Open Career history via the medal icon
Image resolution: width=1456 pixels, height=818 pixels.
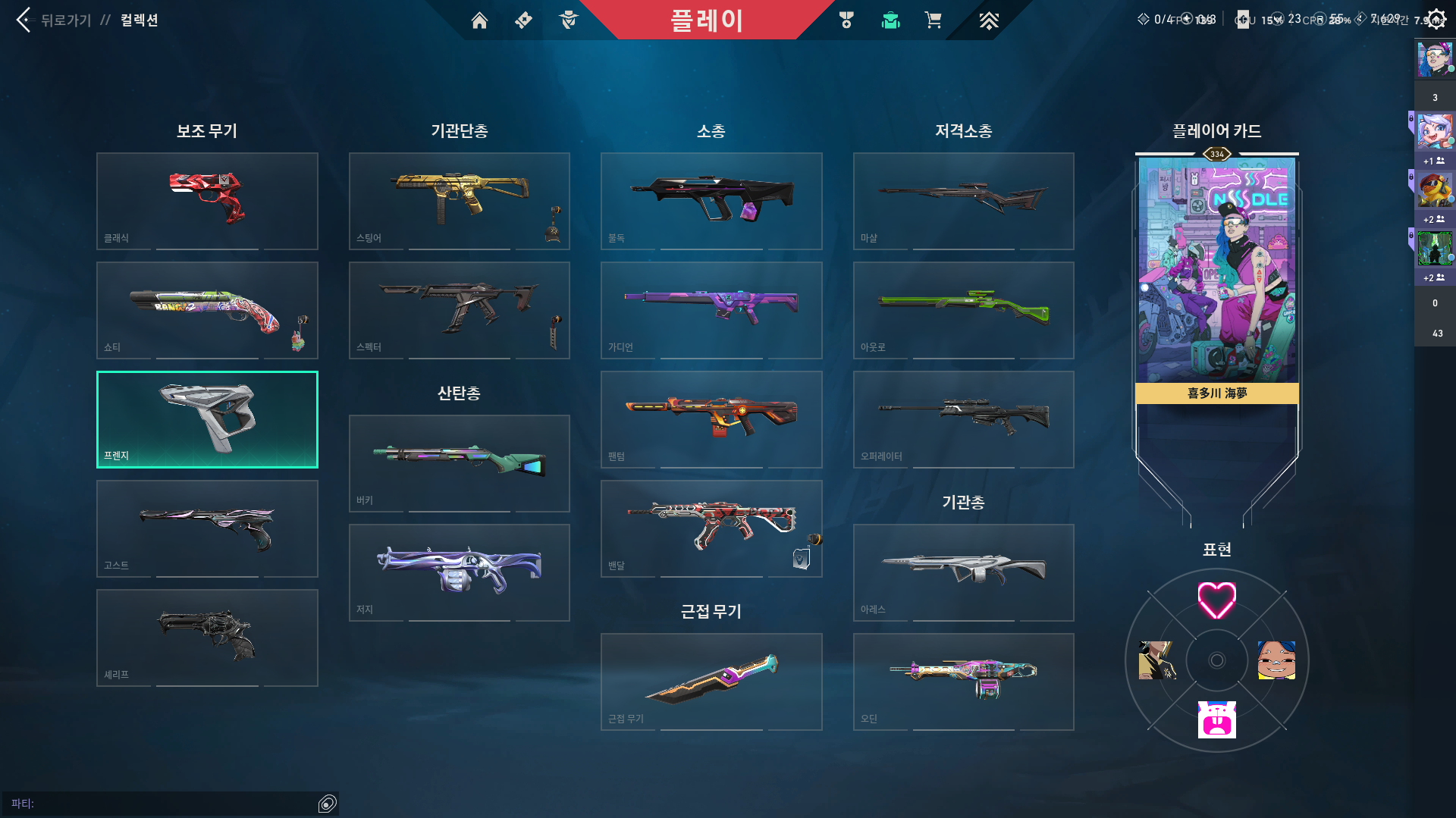click(x=846, y=20)
